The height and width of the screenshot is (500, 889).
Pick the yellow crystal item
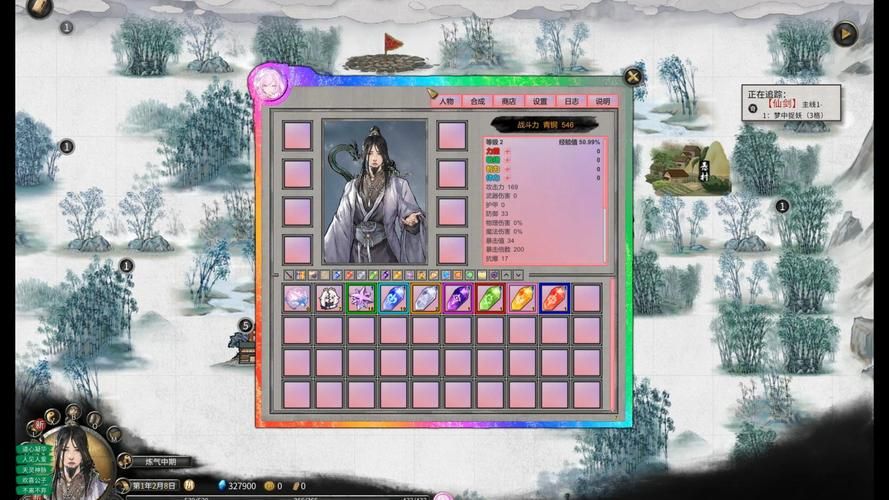522,298
